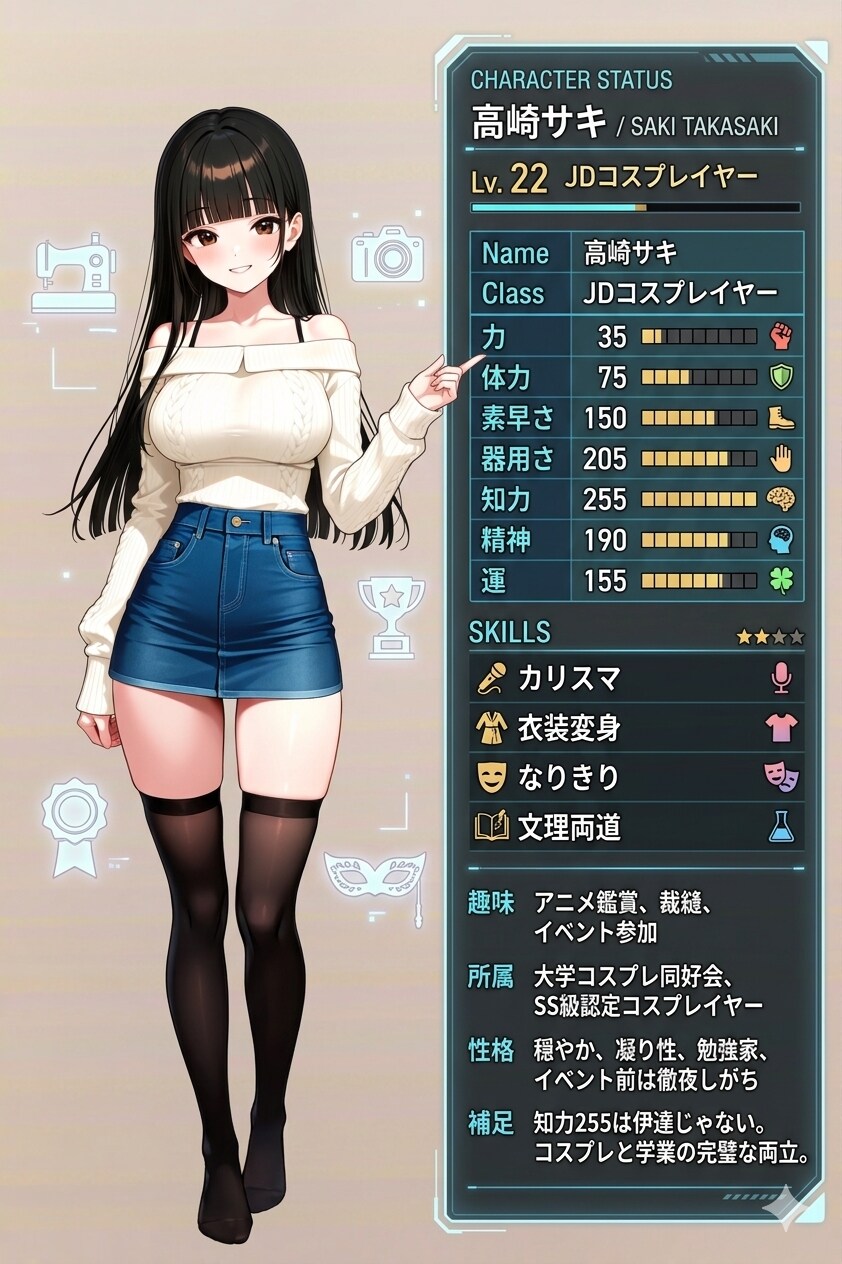This screenshot has height=1264, width=842.
Task: Open the trophy icon
Action: pos(391,616)
